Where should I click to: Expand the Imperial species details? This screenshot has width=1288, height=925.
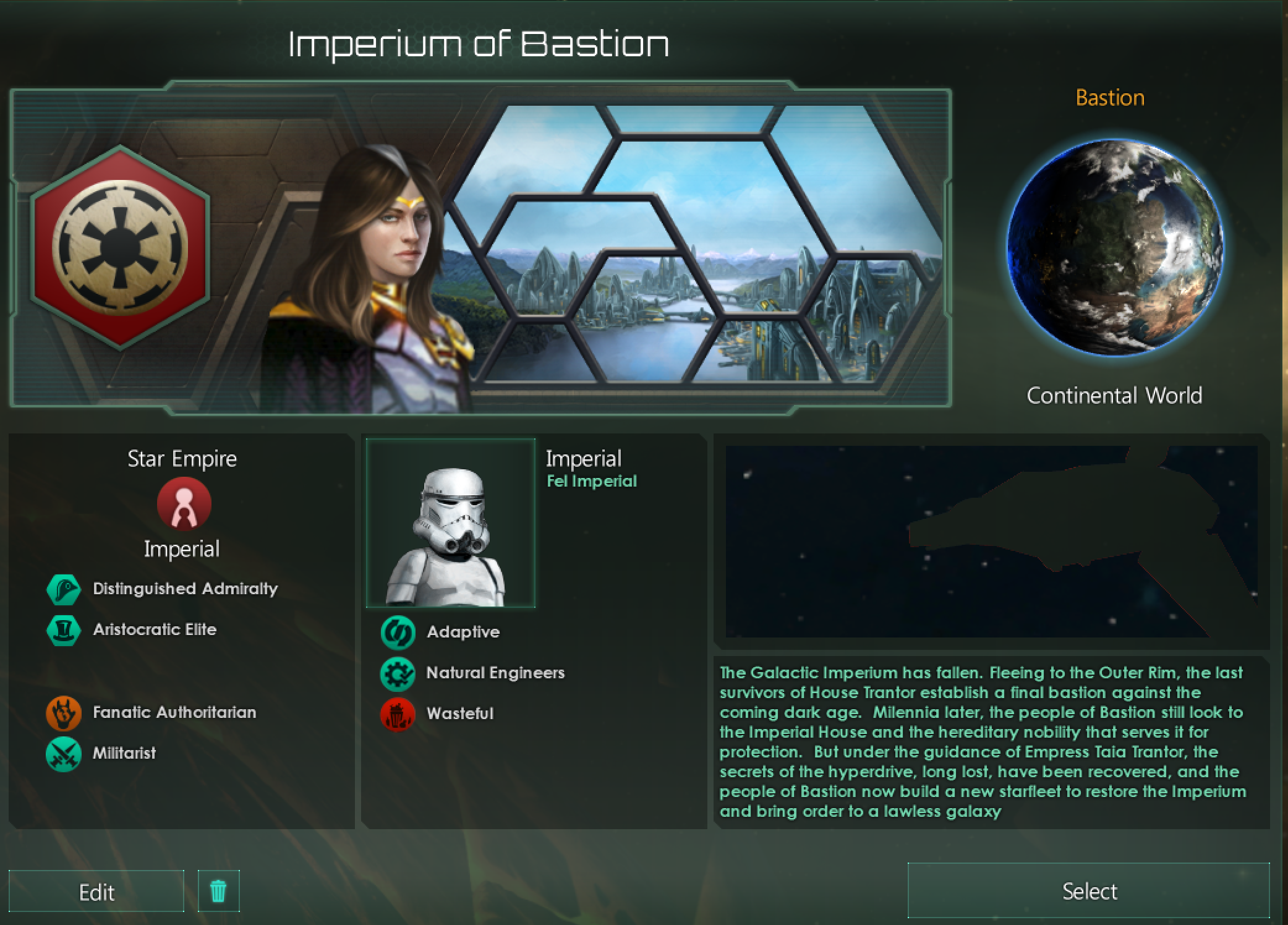[x=584, y=458]
